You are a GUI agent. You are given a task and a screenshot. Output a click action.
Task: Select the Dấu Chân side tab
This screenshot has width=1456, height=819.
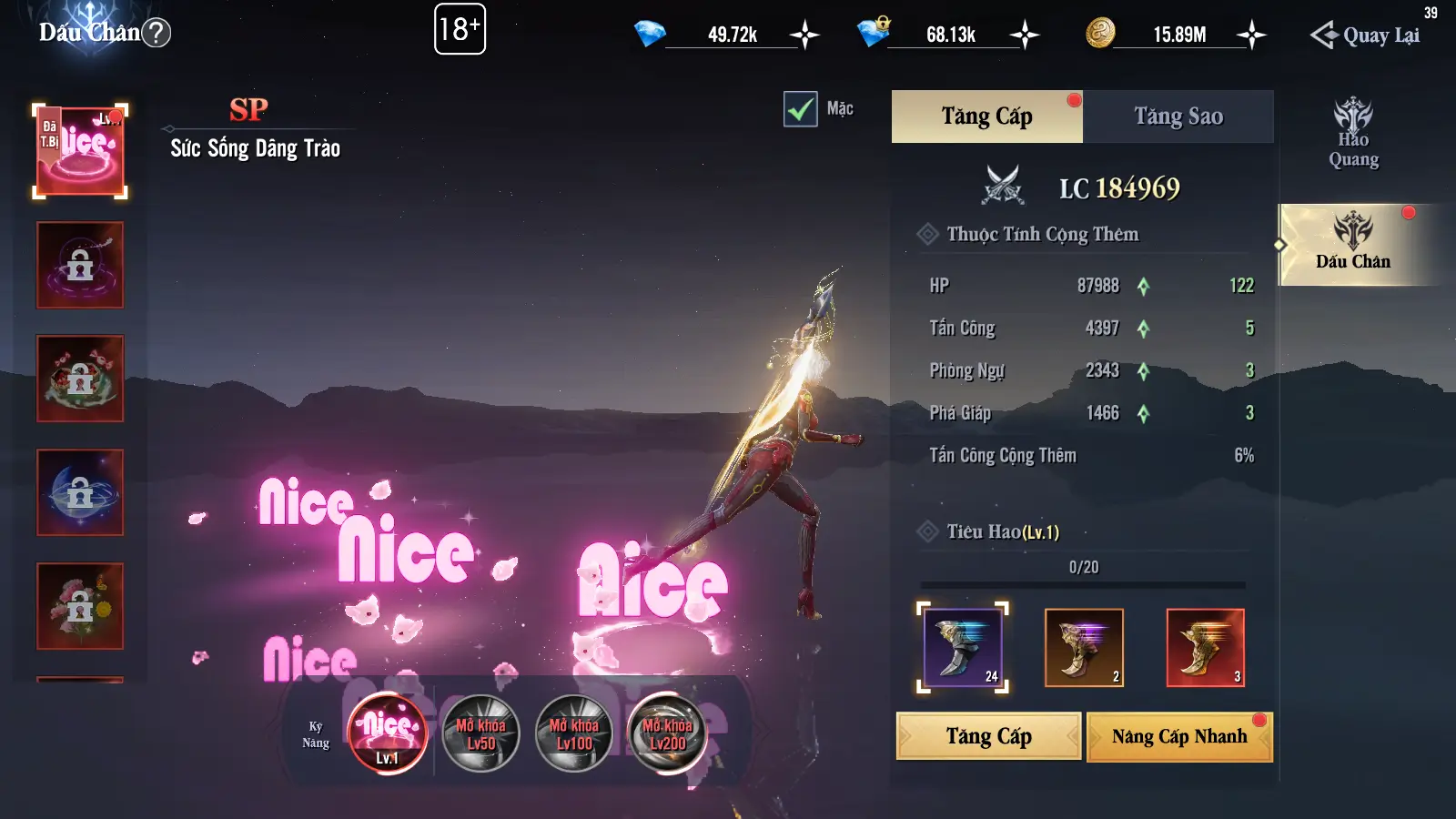pyautogui.click(x=1353, y=244)
